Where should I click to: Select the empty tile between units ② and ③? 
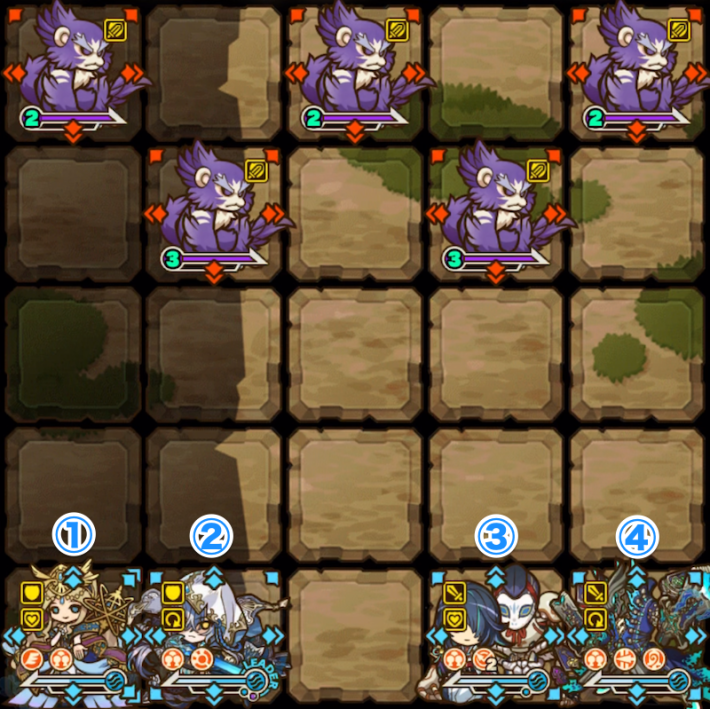pos(354,635)
